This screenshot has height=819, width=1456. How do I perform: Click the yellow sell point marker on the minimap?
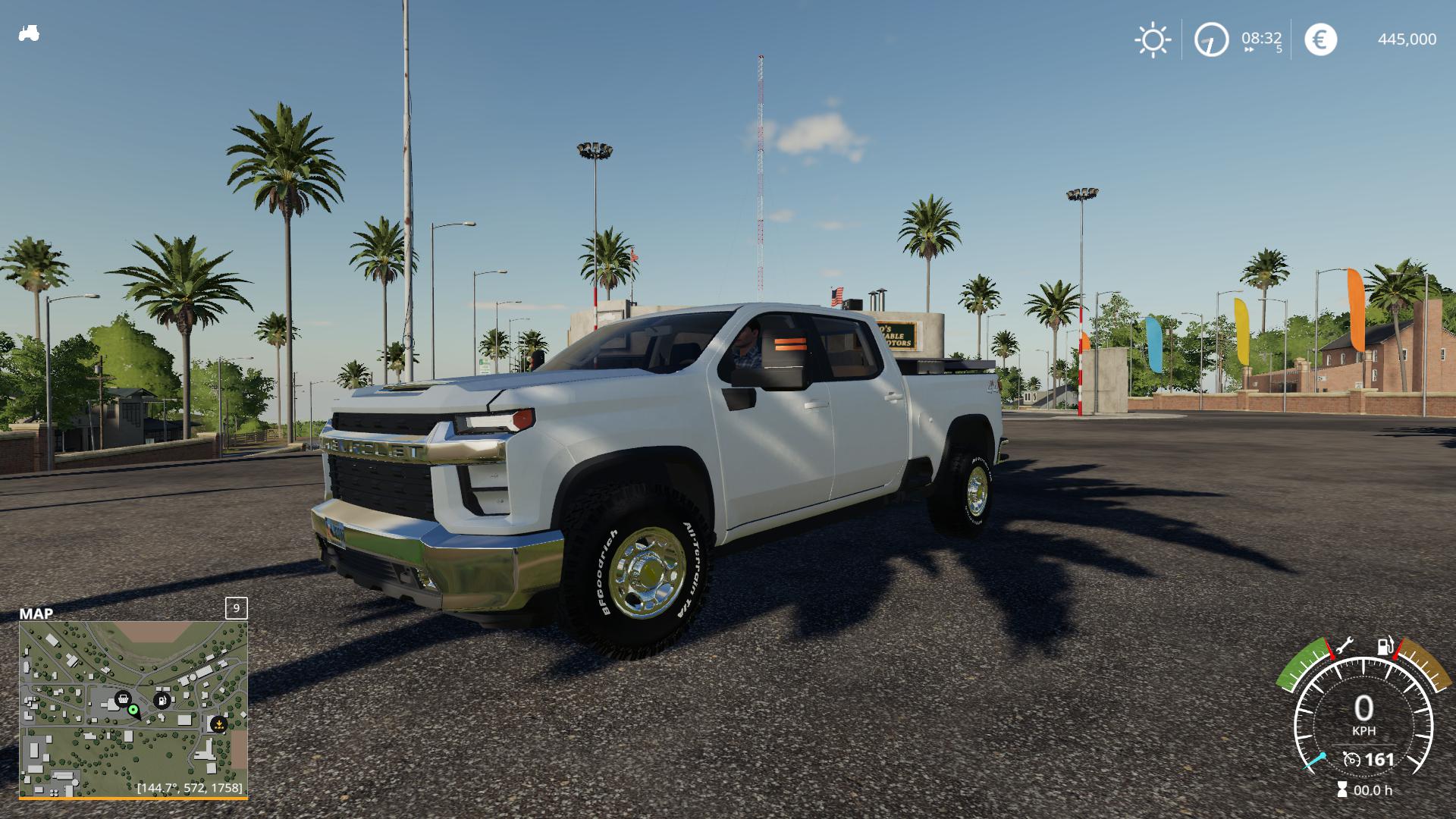pos(218,724)
